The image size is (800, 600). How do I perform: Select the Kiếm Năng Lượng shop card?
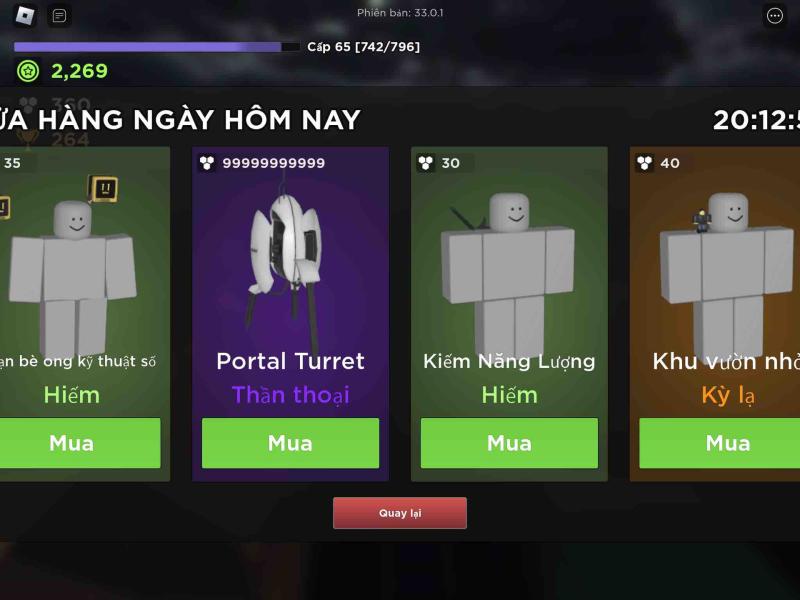pyautogui.click(x=509, y=280)
